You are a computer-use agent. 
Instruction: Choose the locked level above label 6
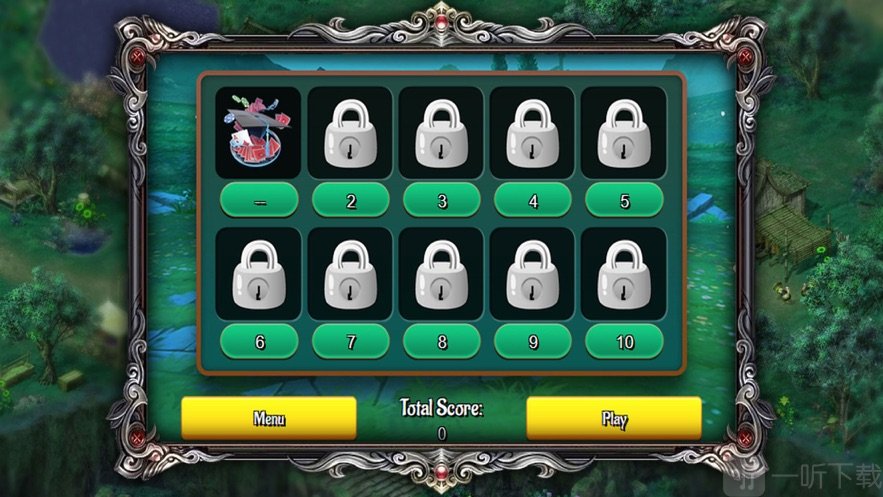point(259,273)
